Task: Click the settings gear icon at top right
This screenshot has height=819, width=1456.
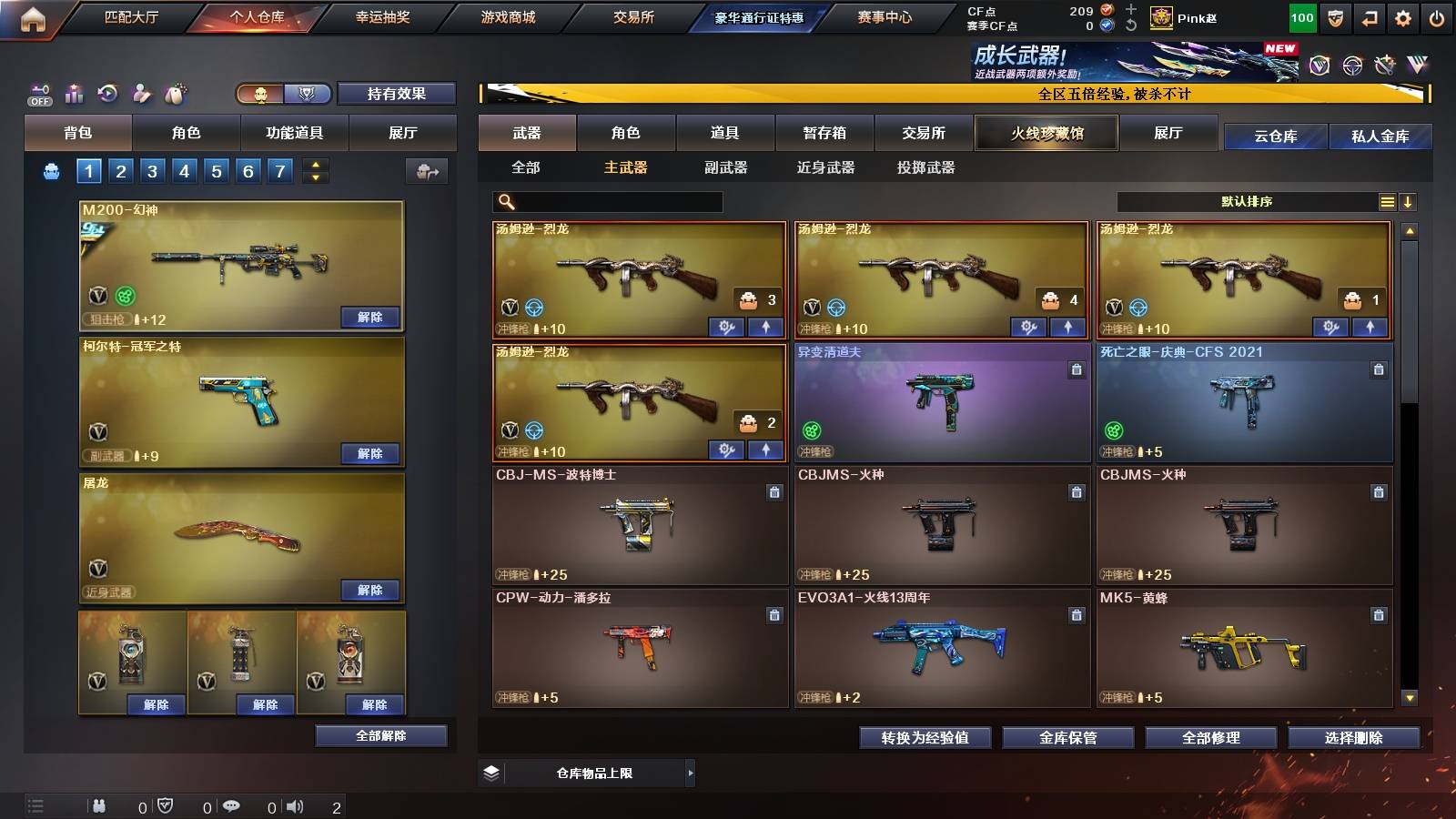Action: (x=1401, y=16)
